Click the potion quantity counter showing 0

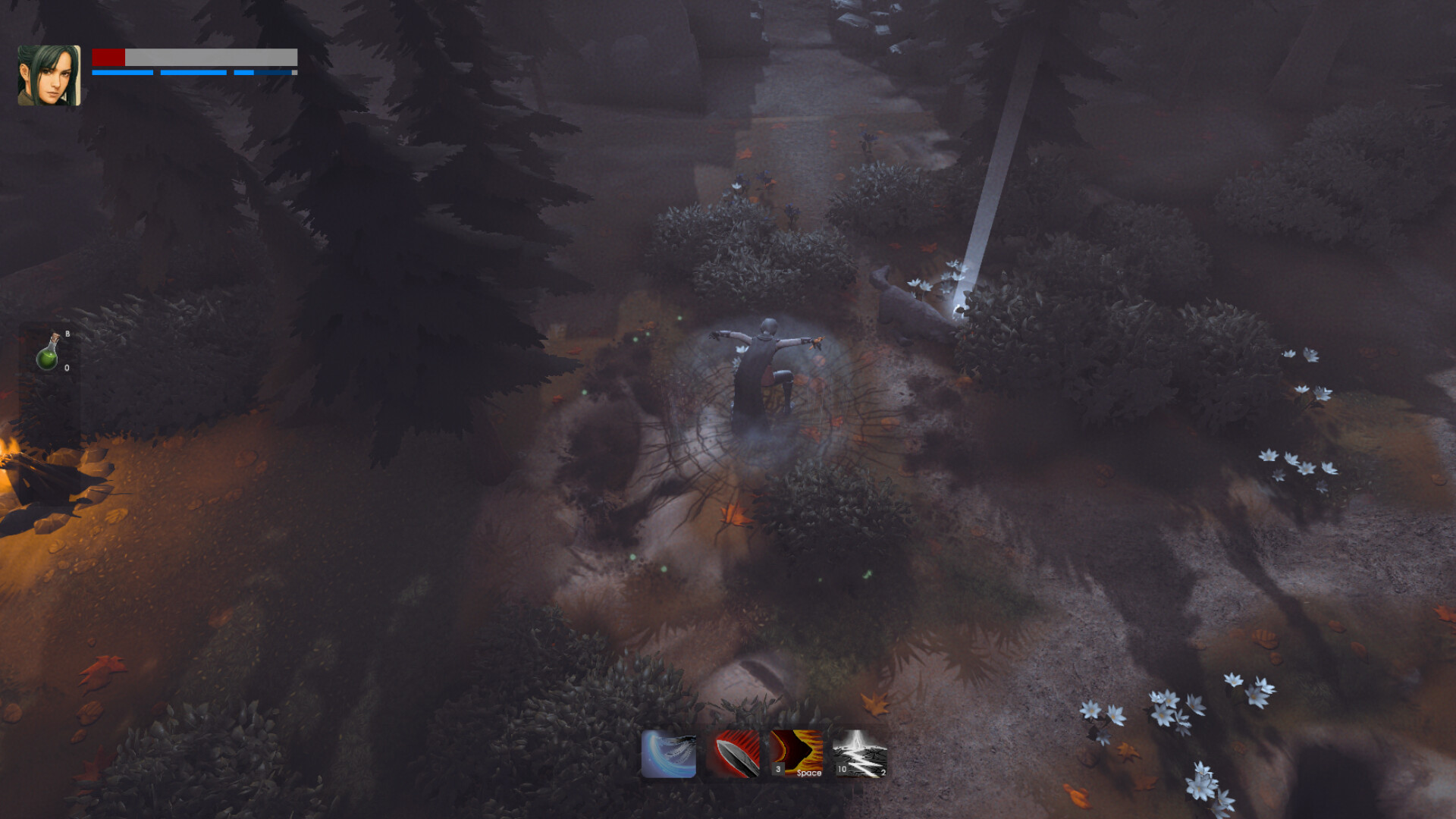(66, 367)
